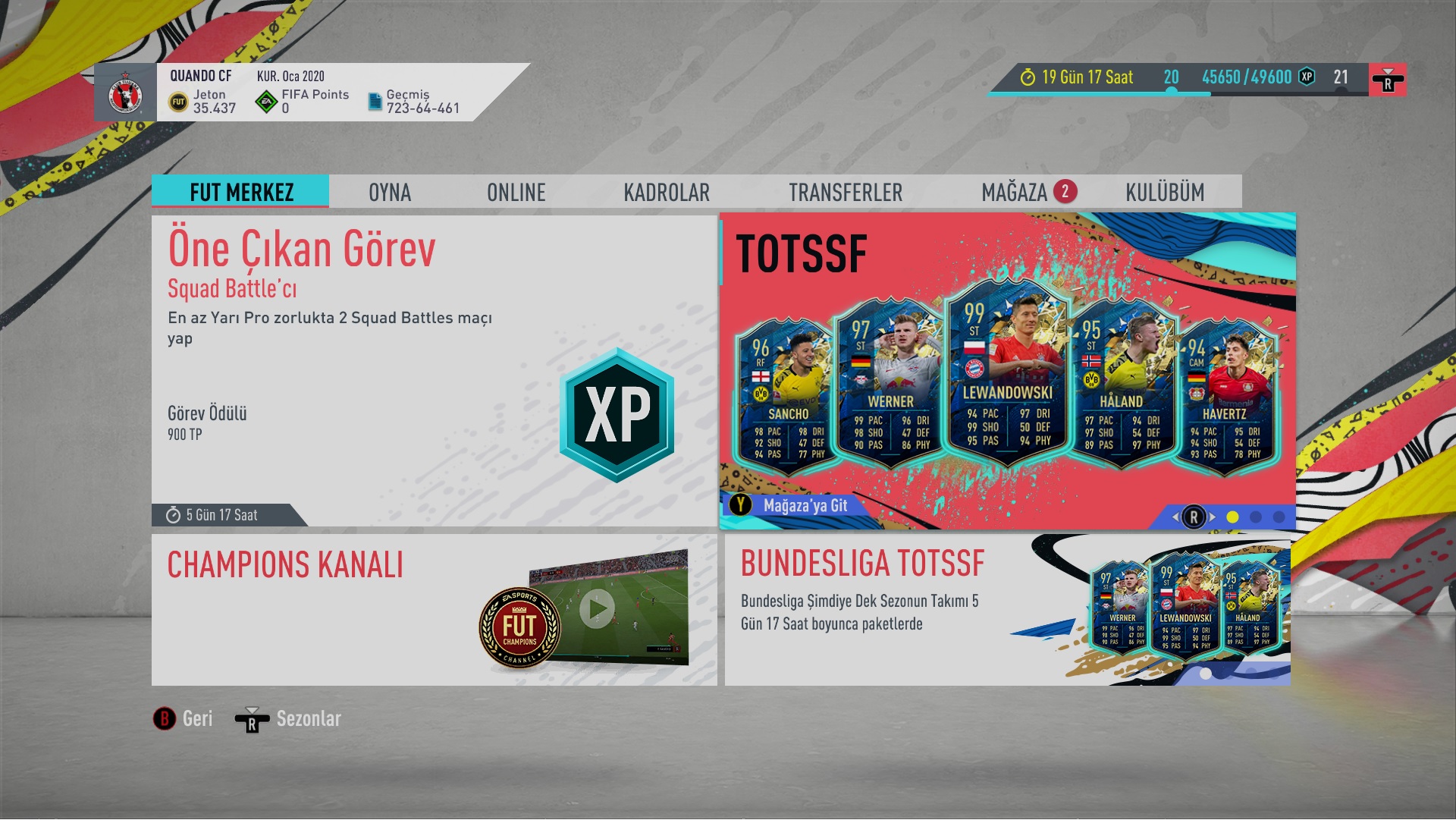Select the ONLINE tab
This screenshot has width=1456, height=820.
[516, 193]
